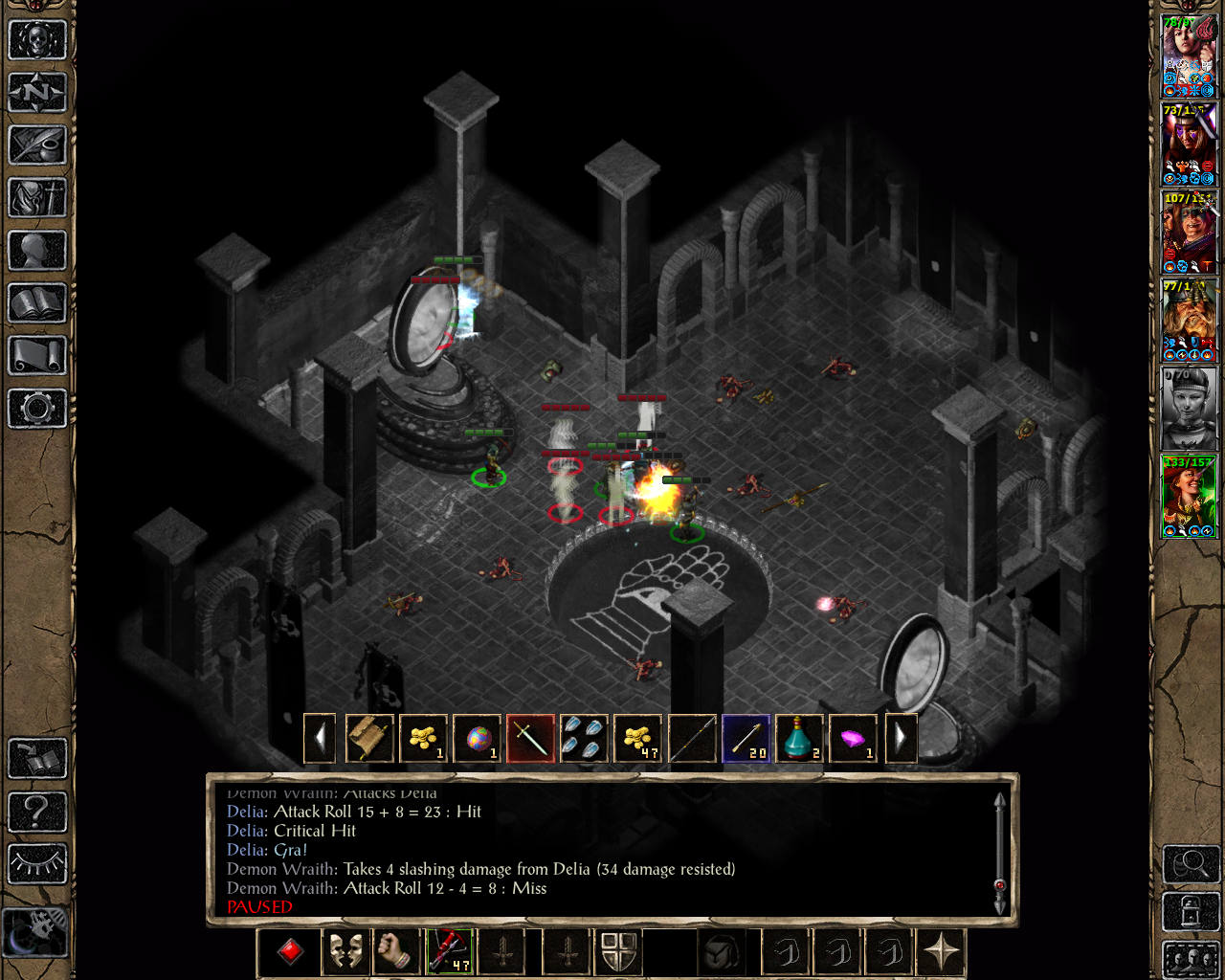
Task: Click the magnifying glass button
Action: [x=1190, y=864]
